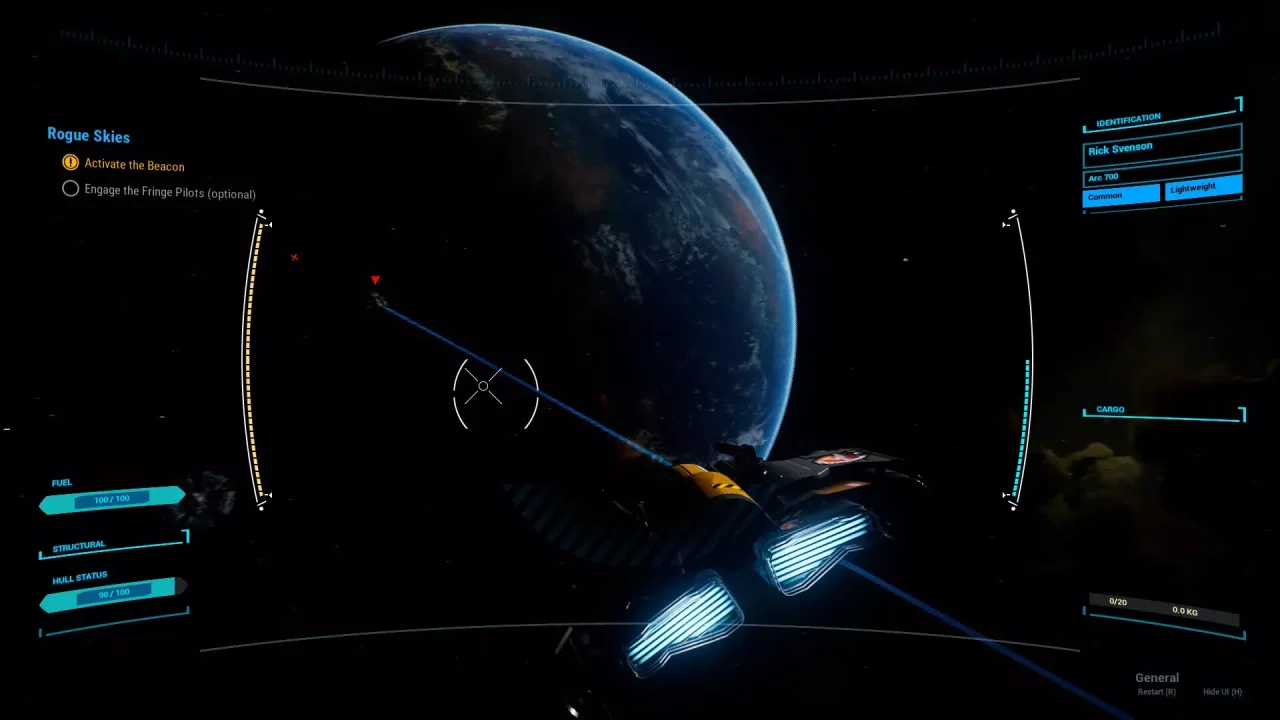Click the small red X target indicator
This screenshot has height=720, width=1280.
[x=293, y=257]
